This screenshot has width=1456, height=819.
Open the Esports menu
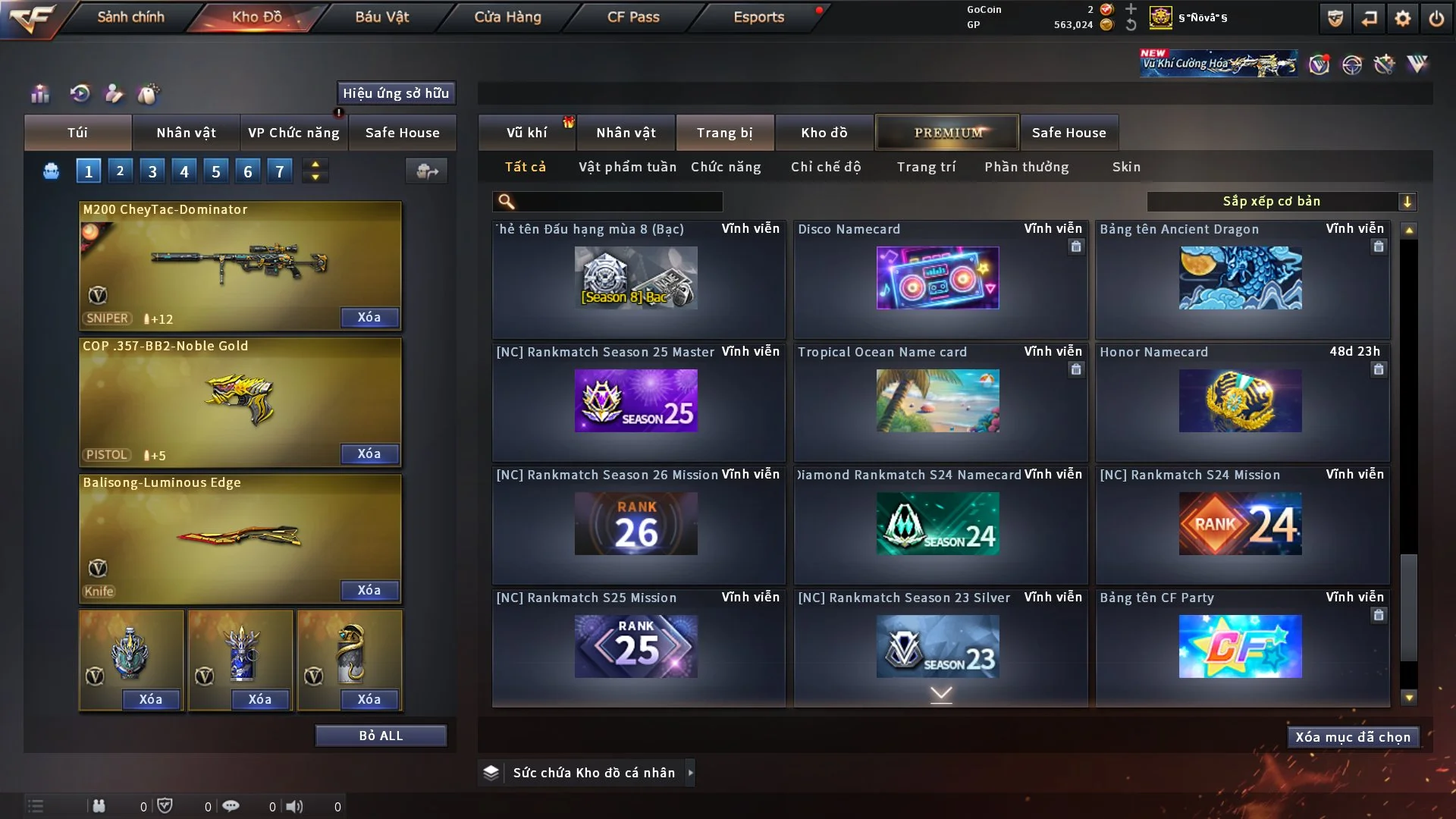[758, 17]
